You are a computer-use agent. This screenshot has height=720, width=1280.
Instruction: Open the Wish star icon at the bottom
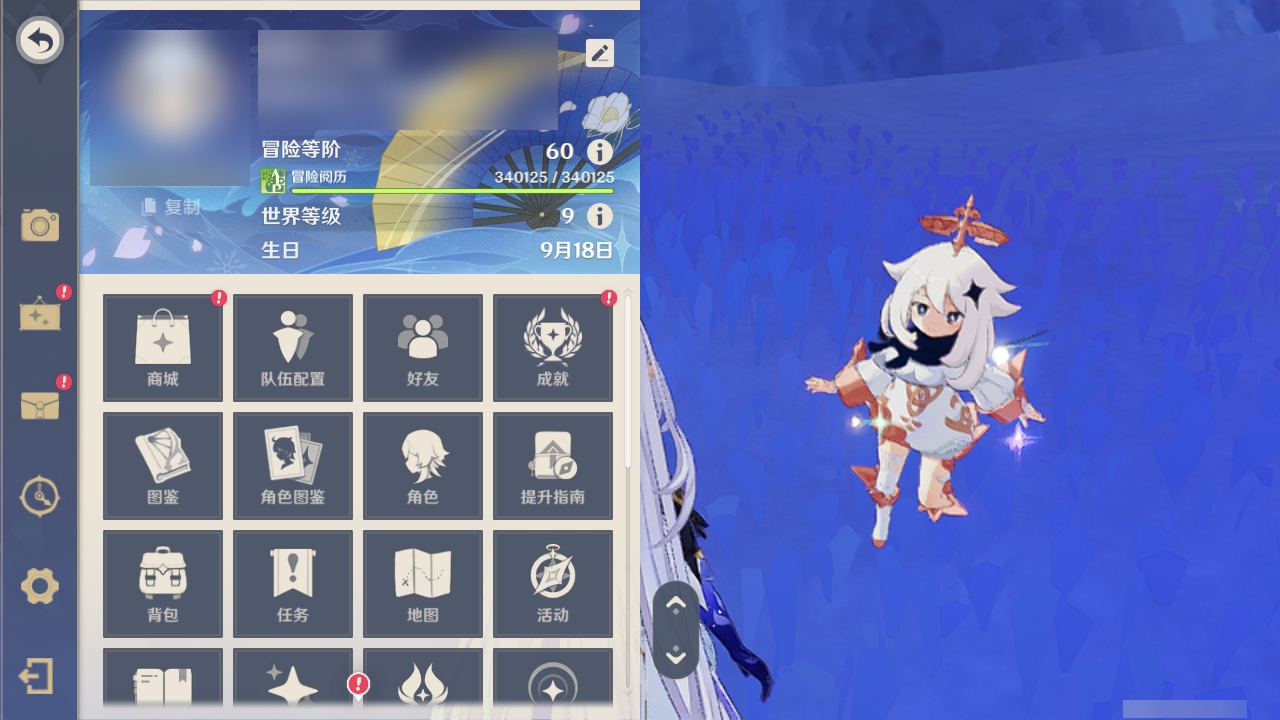tap(292, 685)
